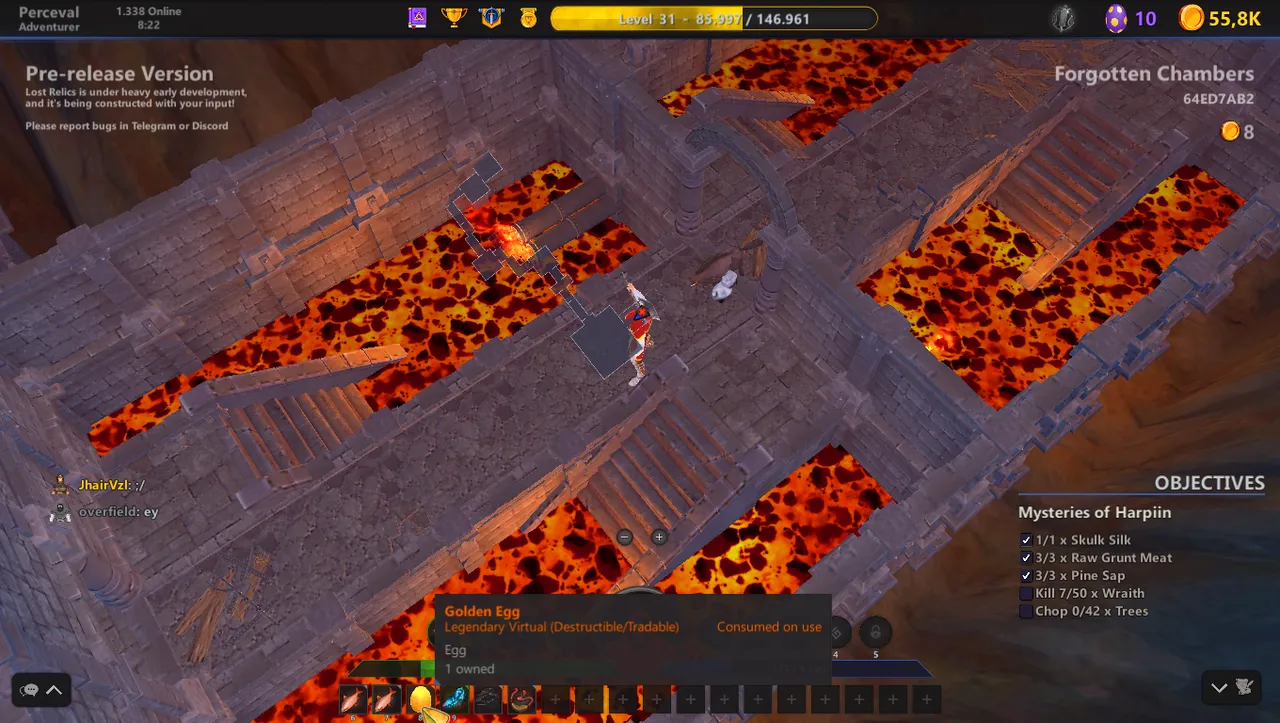
Task: Click the blue shield with sword icon
Action: point(491,18)
